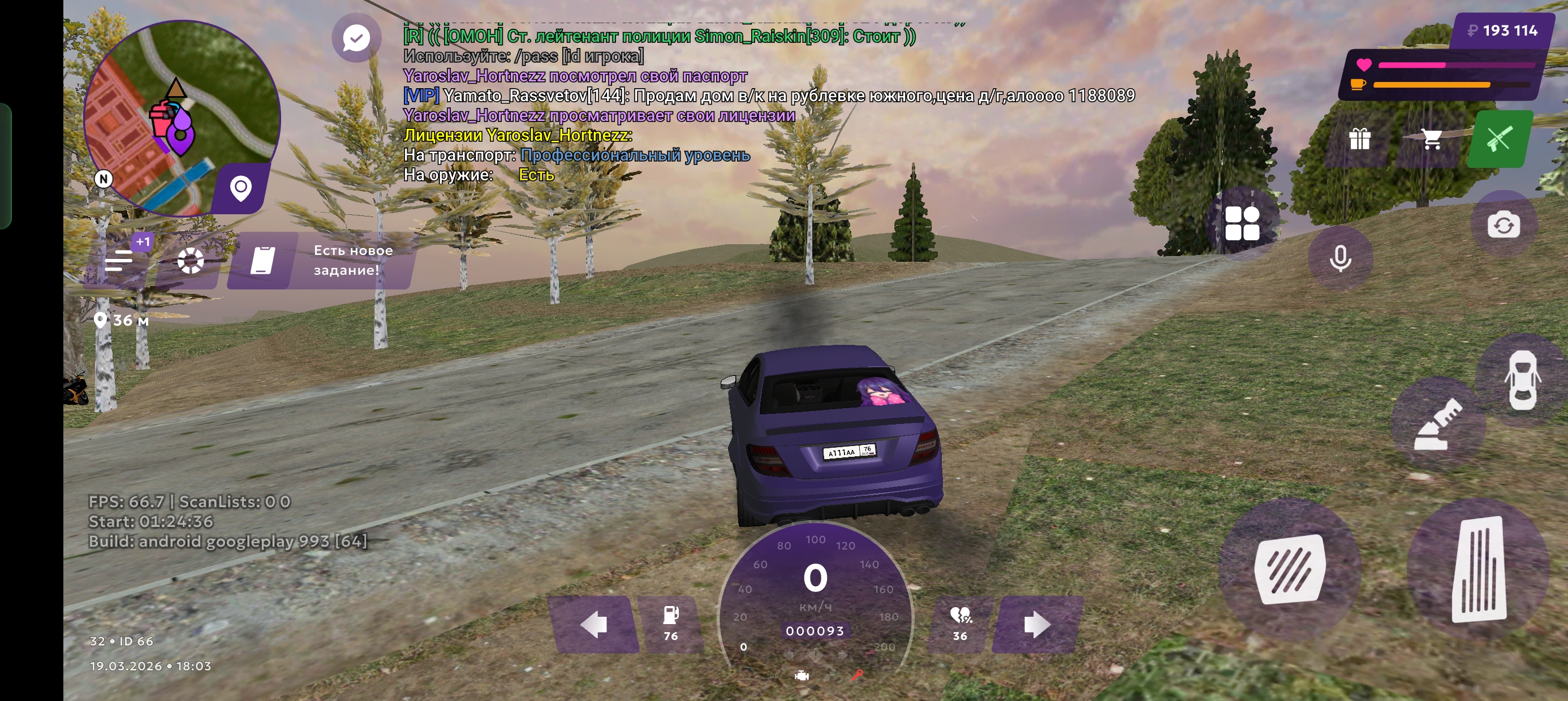Open the gift box rewards

(1359, 139)
